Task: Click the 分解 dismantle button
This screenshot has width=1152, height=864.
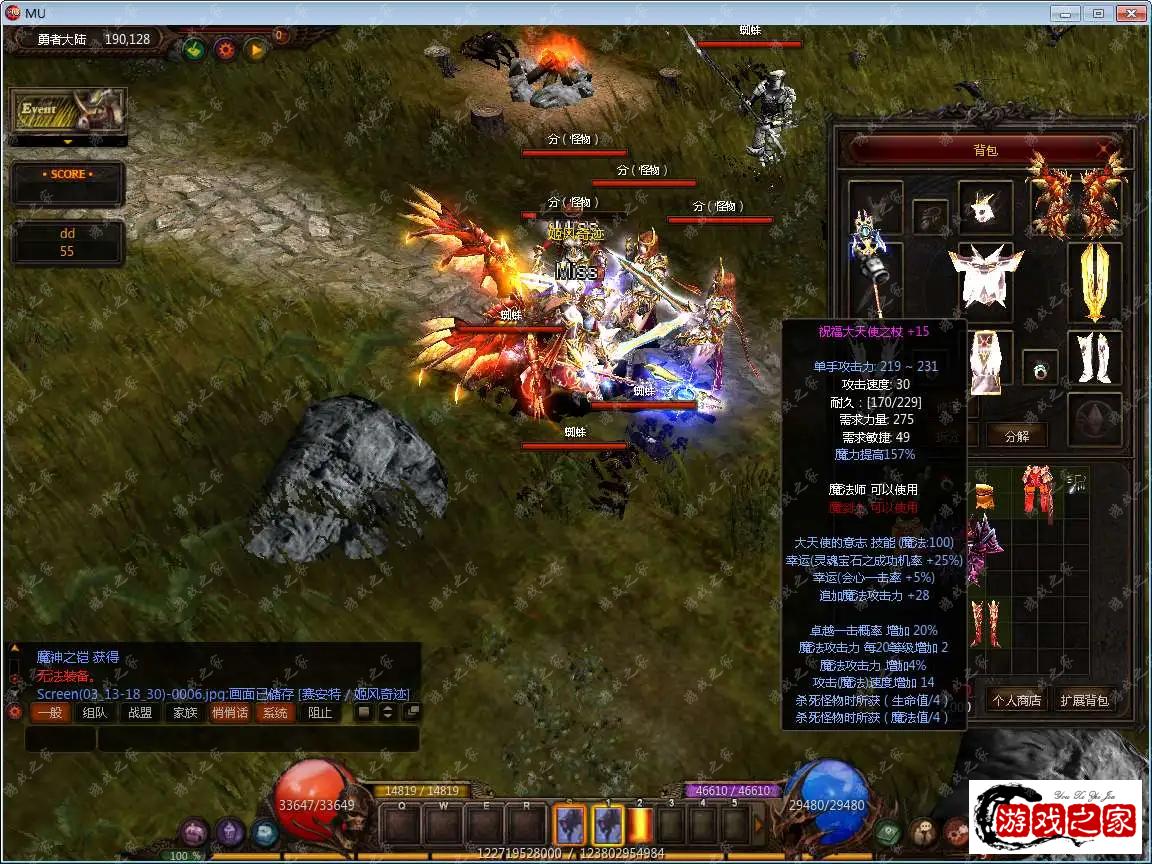Action: click(1016, 435)
